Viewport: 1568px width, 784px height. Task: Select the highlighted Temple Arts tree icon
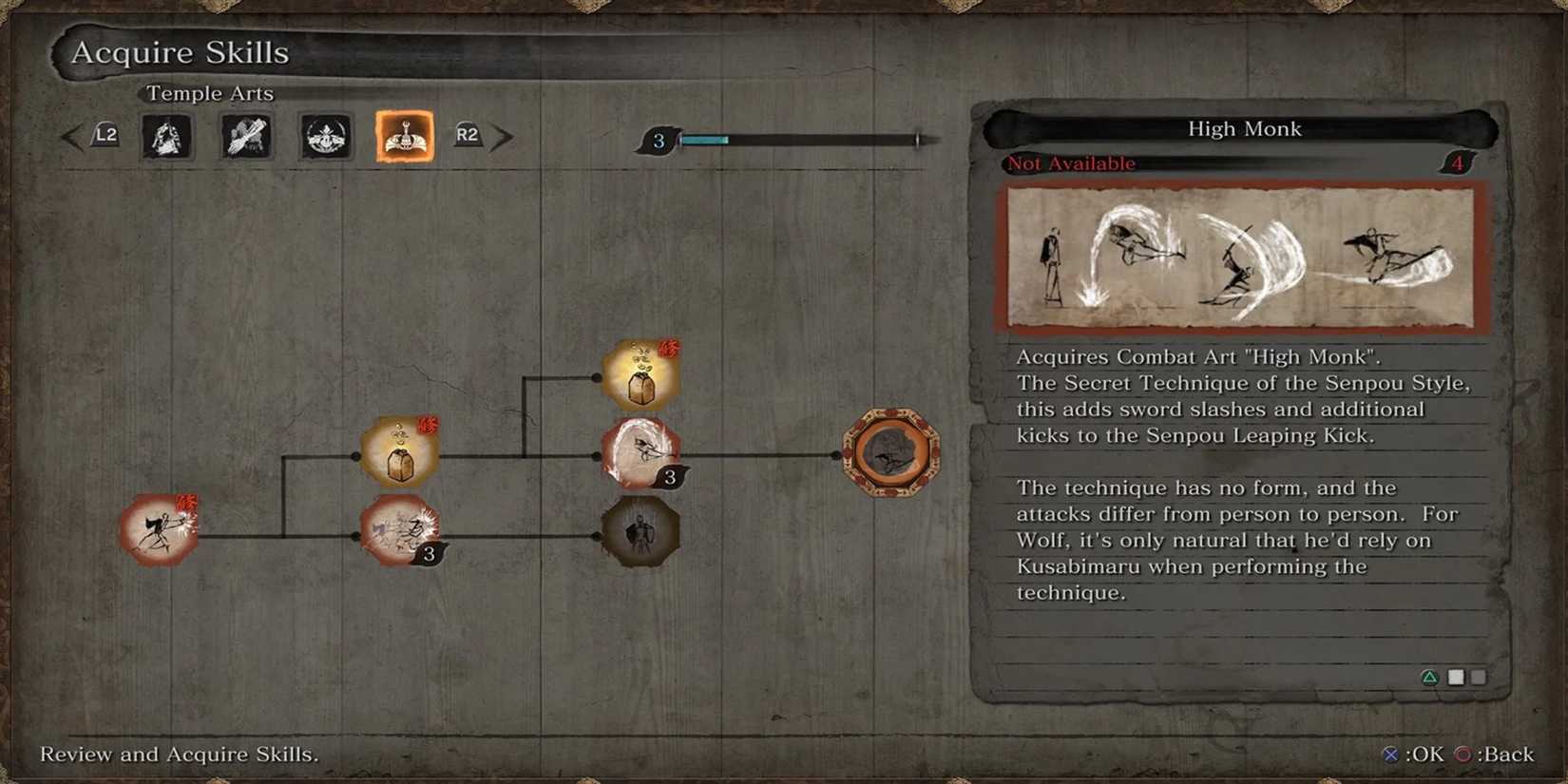point(403,135)
